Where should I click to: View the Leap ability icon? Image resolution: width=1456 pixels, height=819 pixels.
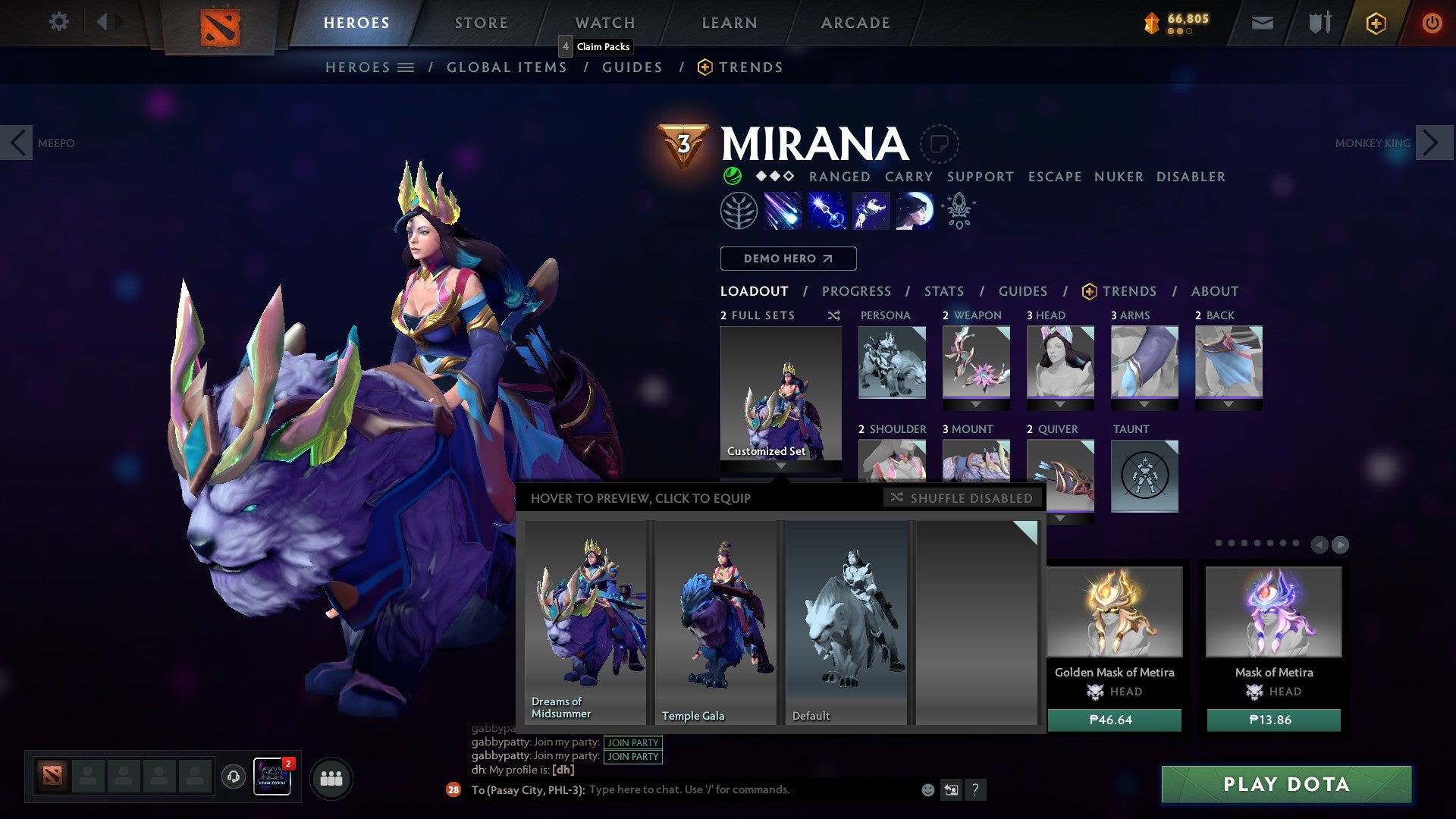click(x=871, y=210)
